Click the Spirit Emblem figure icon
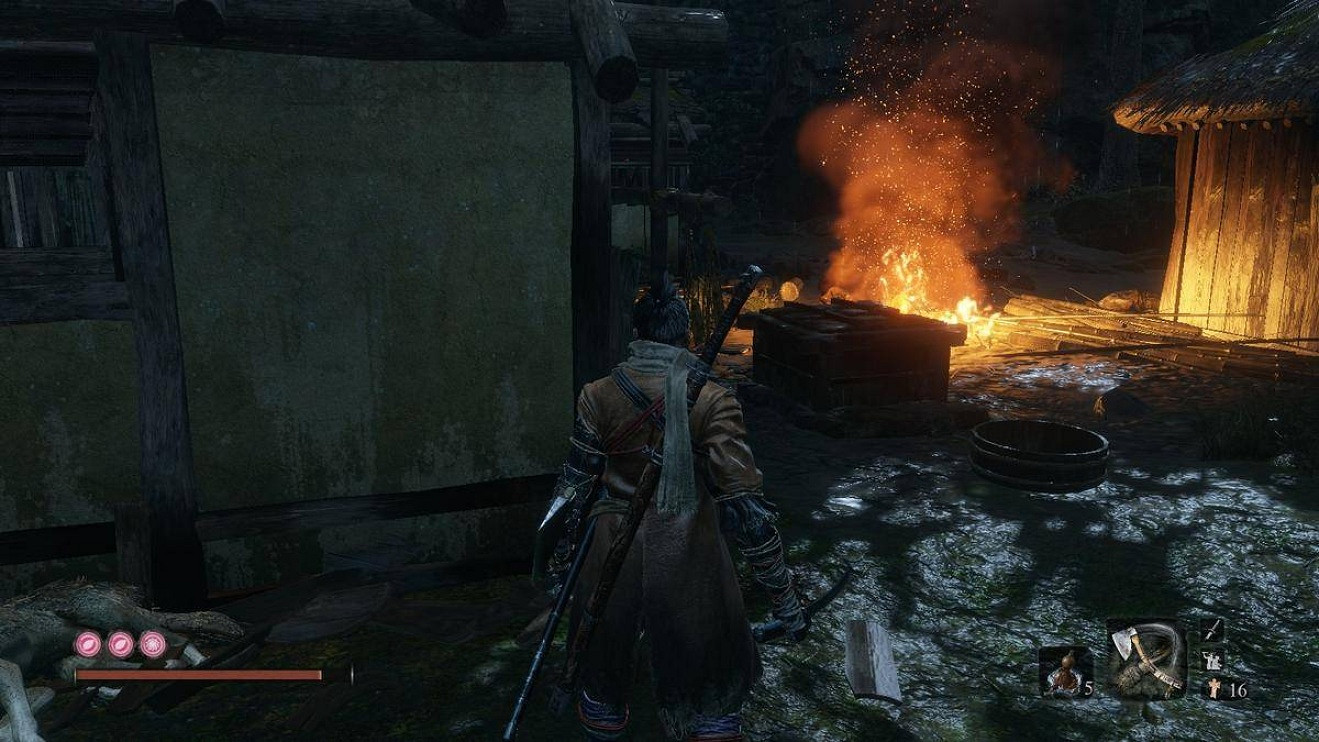 [x=1213, y=688]
